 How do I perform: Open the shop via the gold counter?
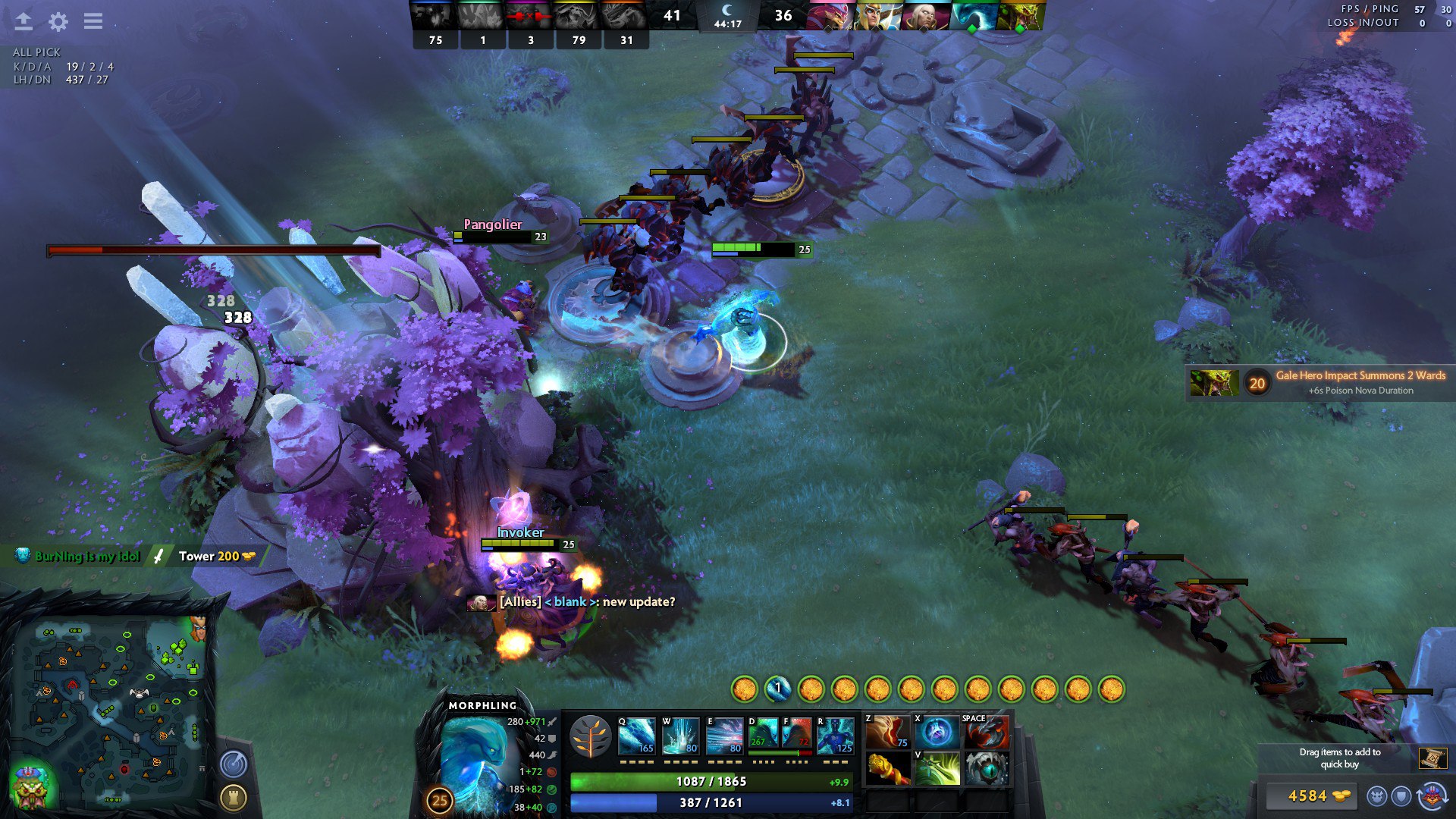click(x=1309, y=795)
